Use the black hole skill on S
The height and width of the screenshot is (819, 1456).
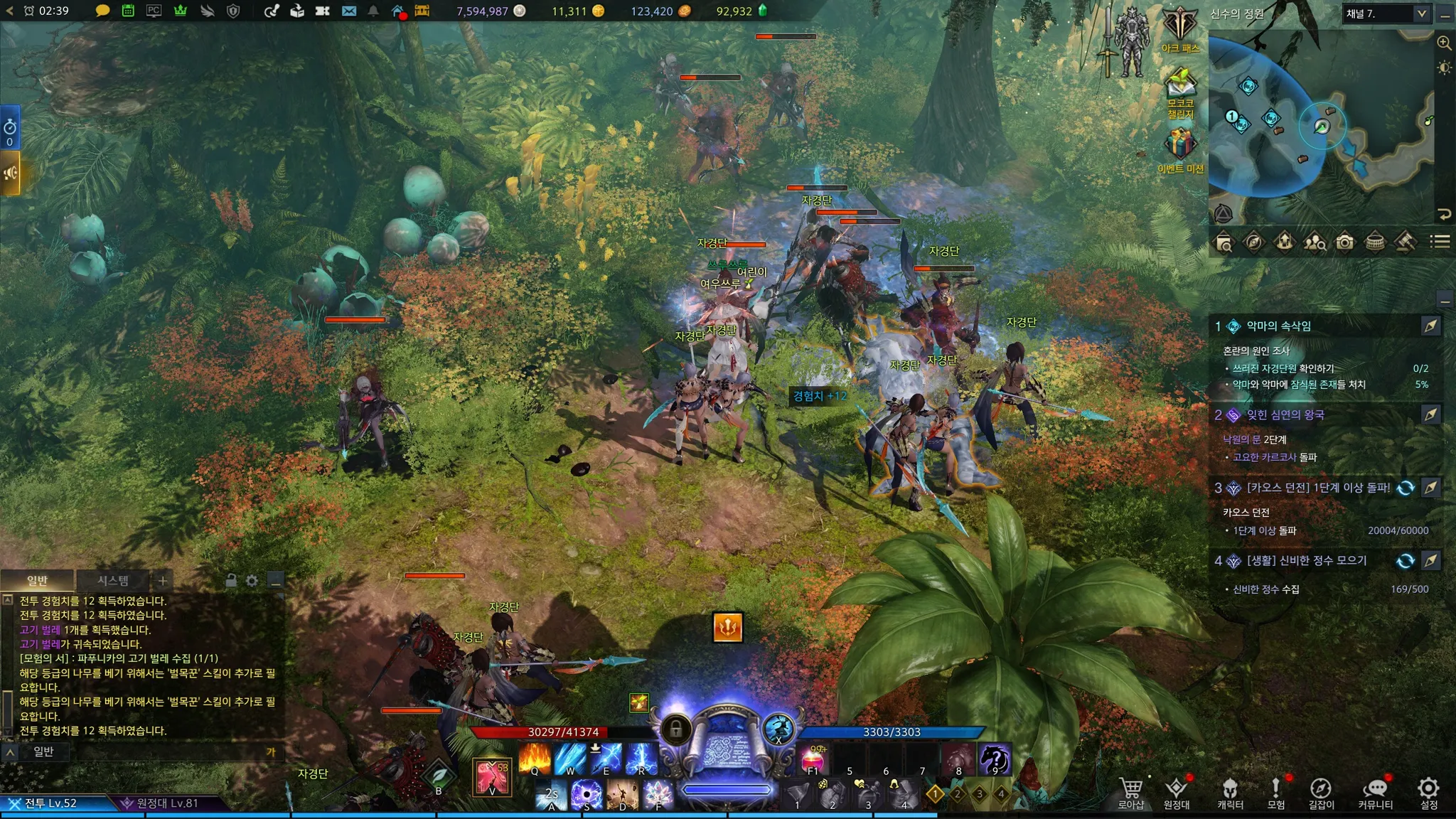point(587,794)
